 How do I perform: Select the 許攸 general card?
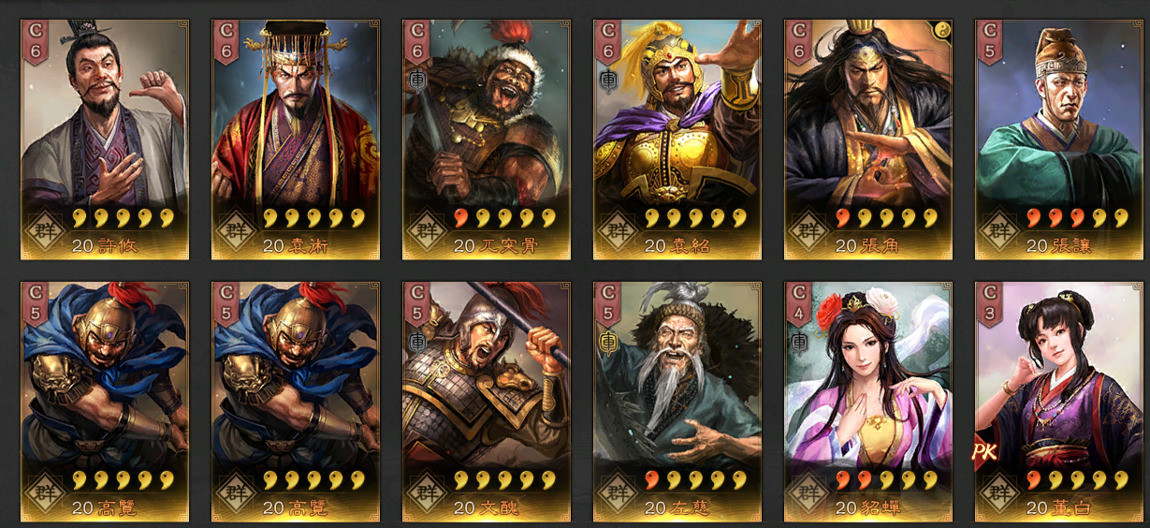(x=104, y=138)
